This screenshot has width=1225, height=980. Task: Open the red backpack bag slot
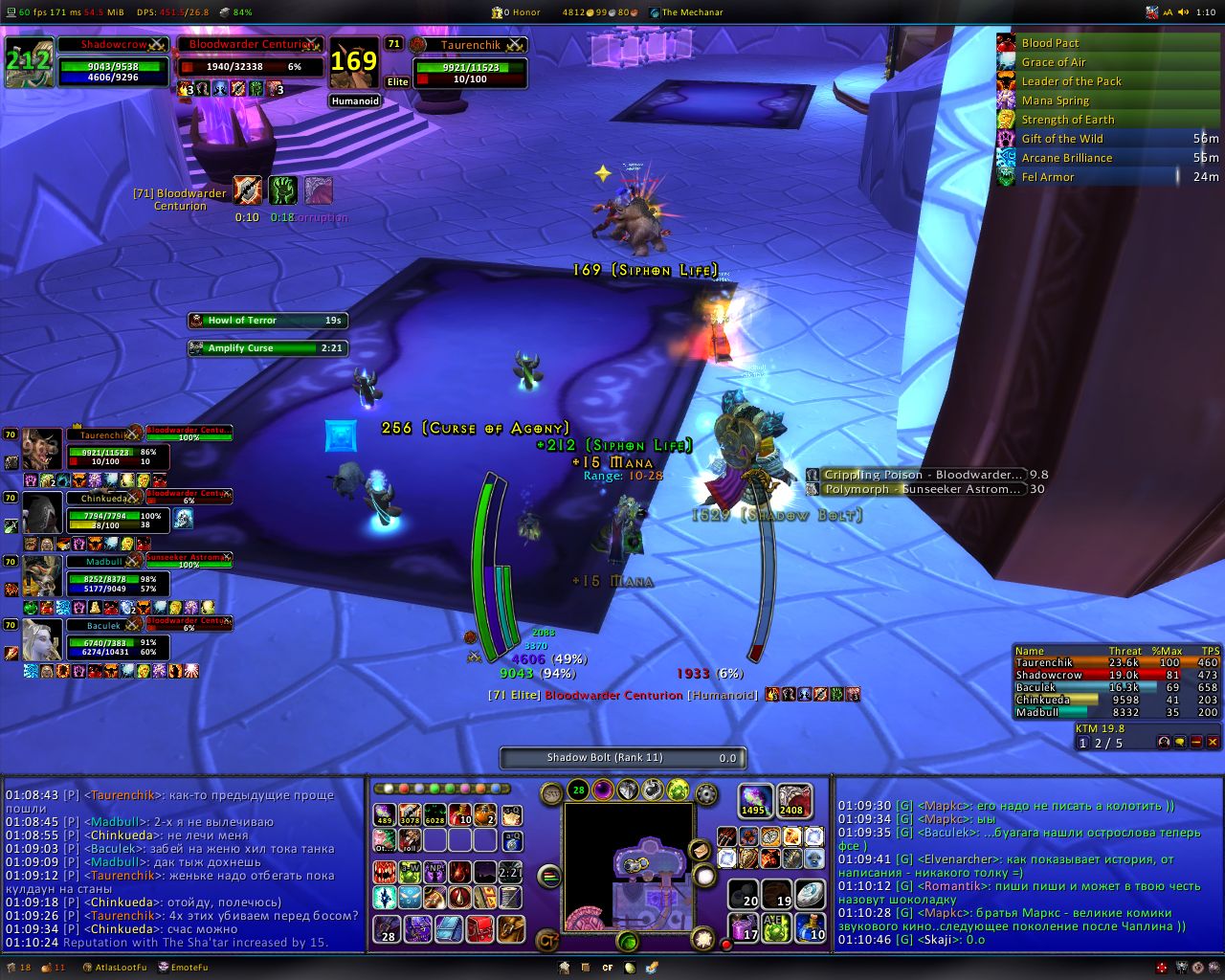(479, 927)
